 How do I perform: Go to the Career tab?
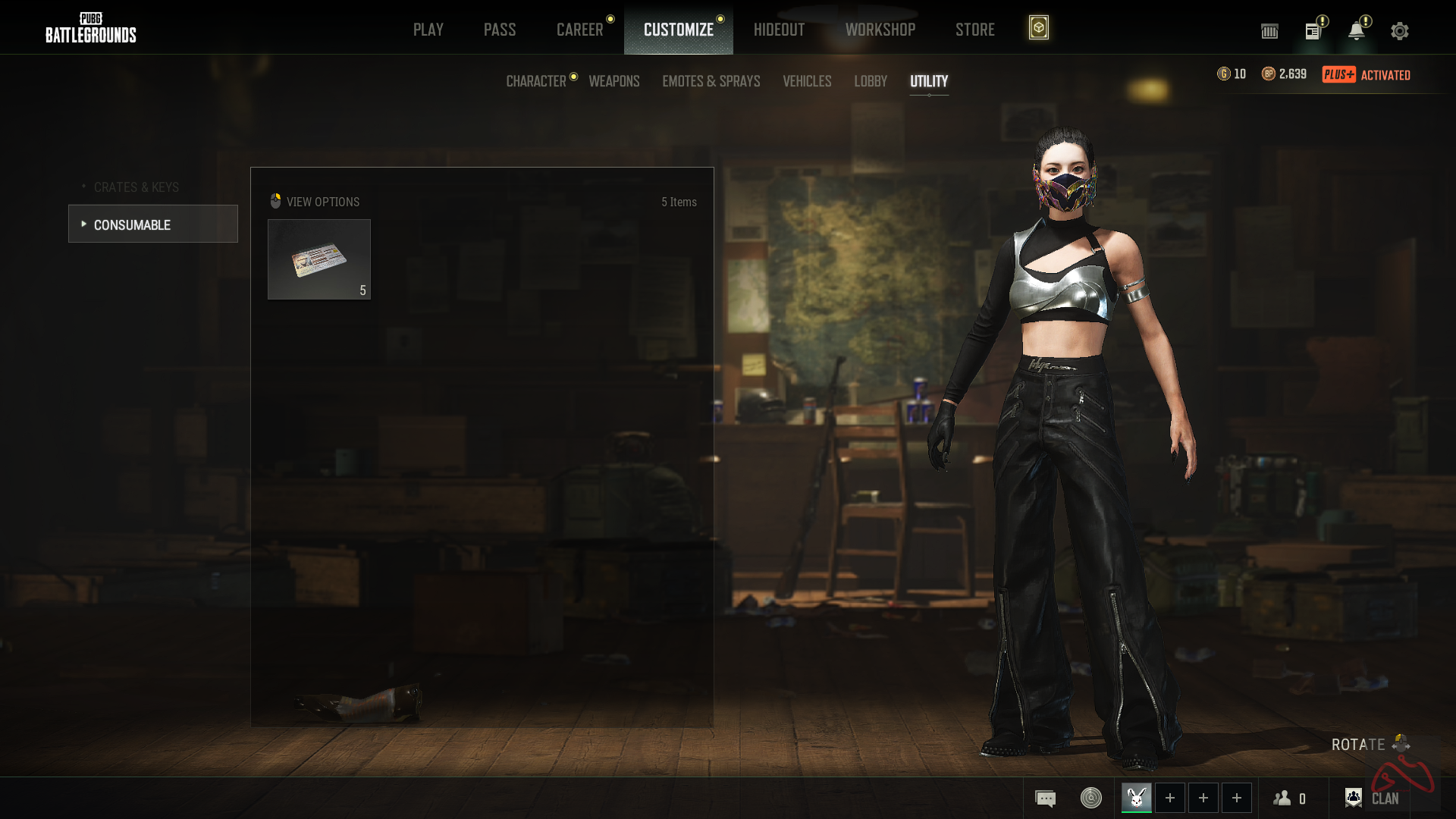click(579, 30)
